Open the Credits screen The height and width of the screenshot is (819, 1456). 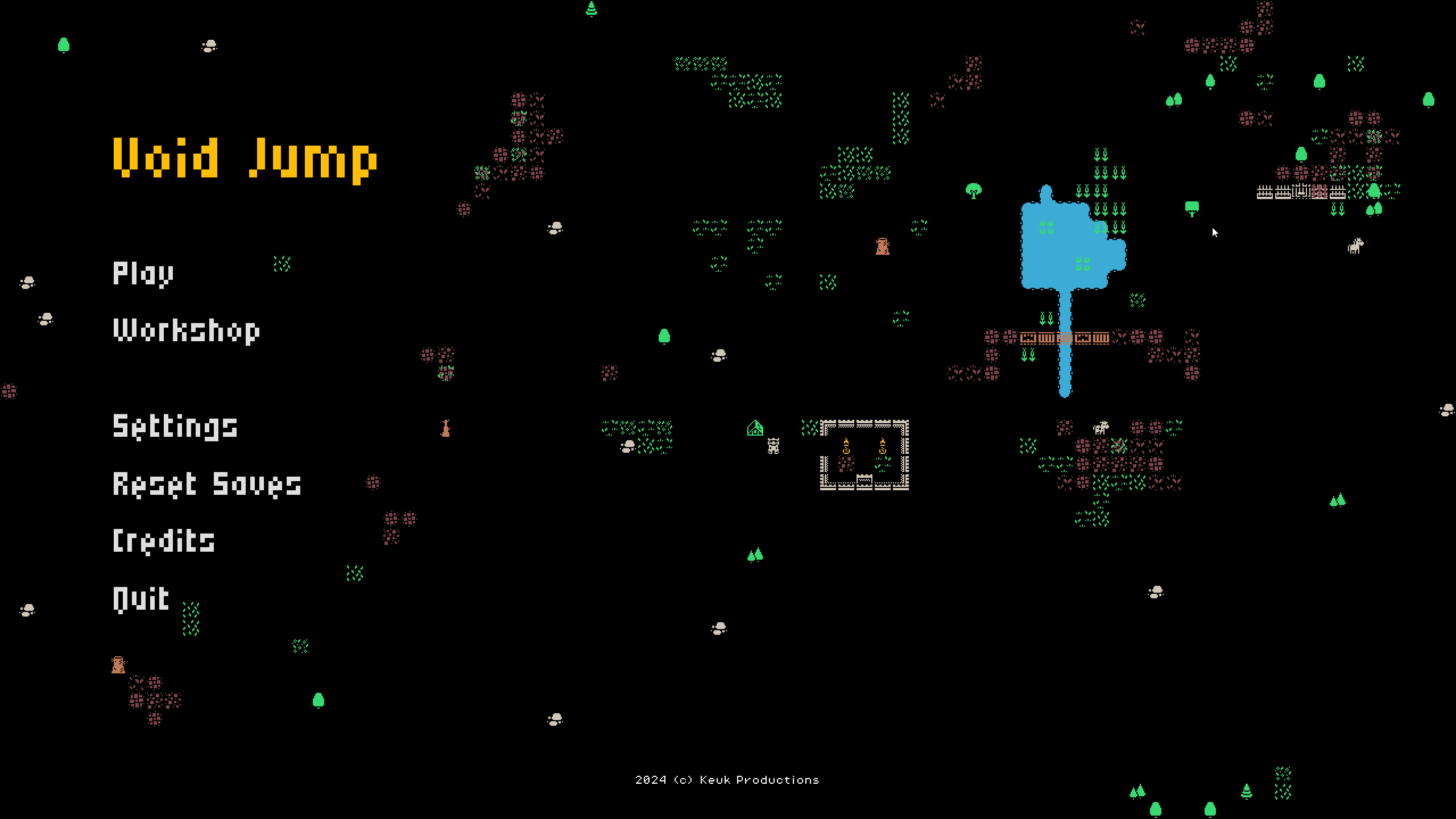[x=164, y=541]
